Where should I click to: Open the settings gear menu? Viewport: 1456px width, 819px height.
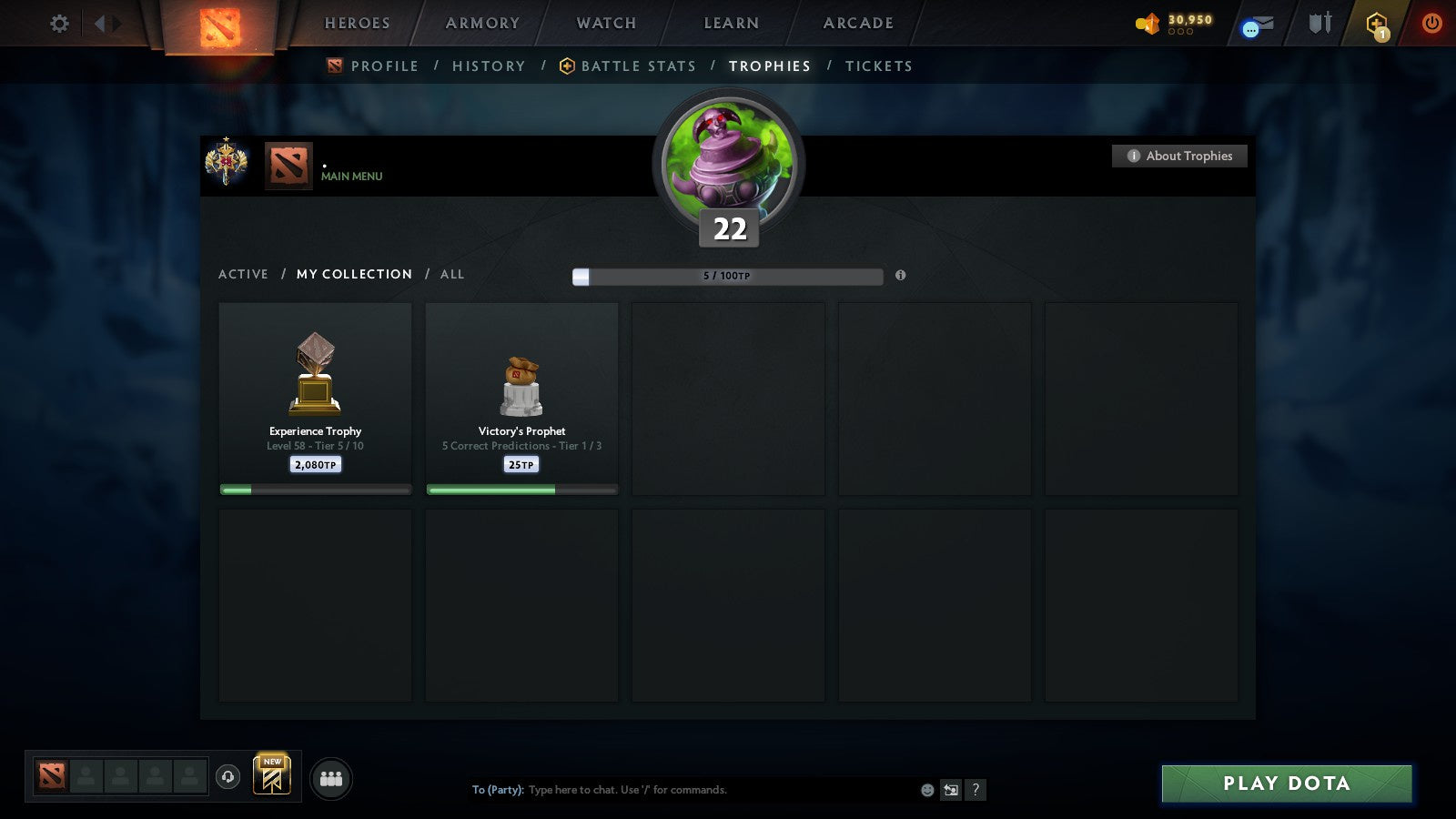[x=58, y=24]
